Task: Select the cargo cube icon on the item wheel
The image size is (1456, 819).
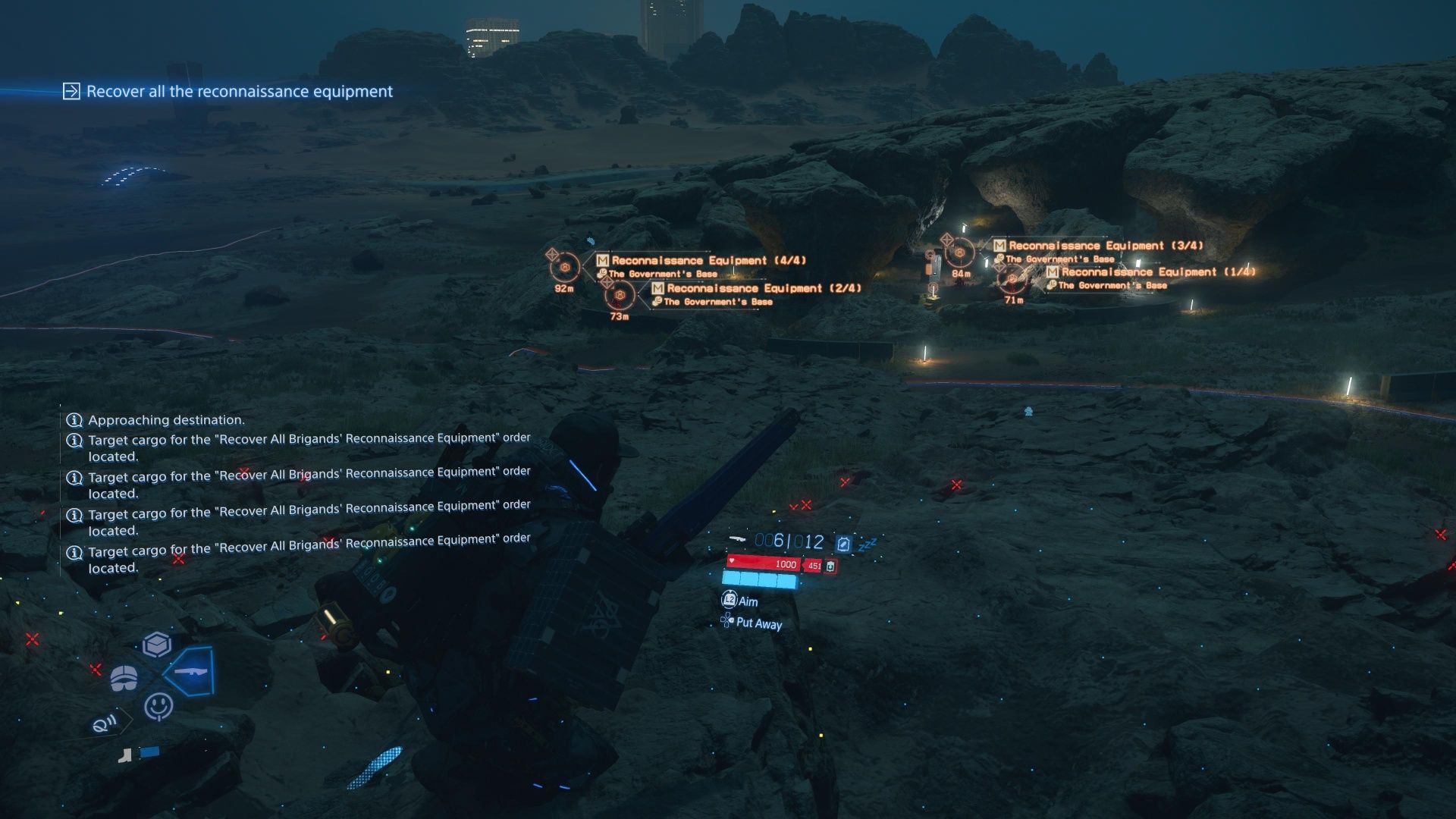Action: [157, 645]
